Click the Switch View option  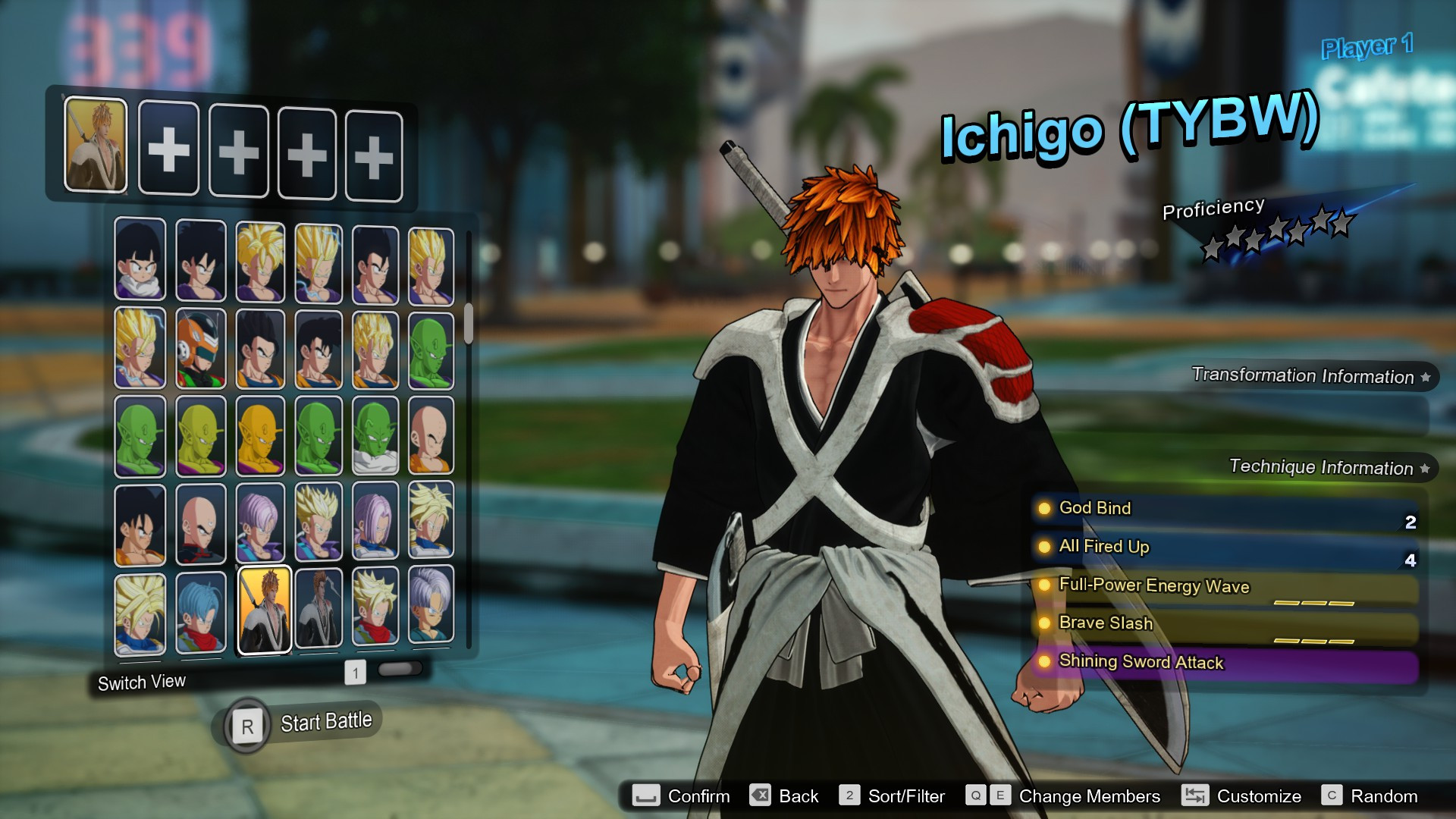coord(141,682)
